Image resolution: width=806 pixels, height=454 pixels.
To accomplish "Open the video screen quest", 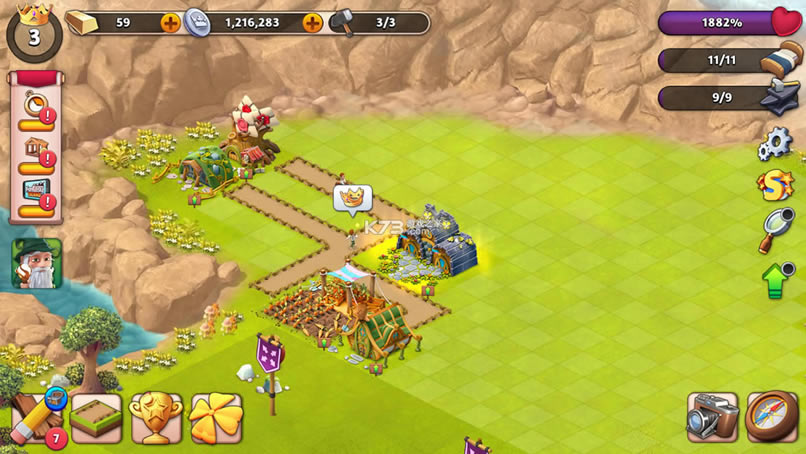I will coord(36,198).
